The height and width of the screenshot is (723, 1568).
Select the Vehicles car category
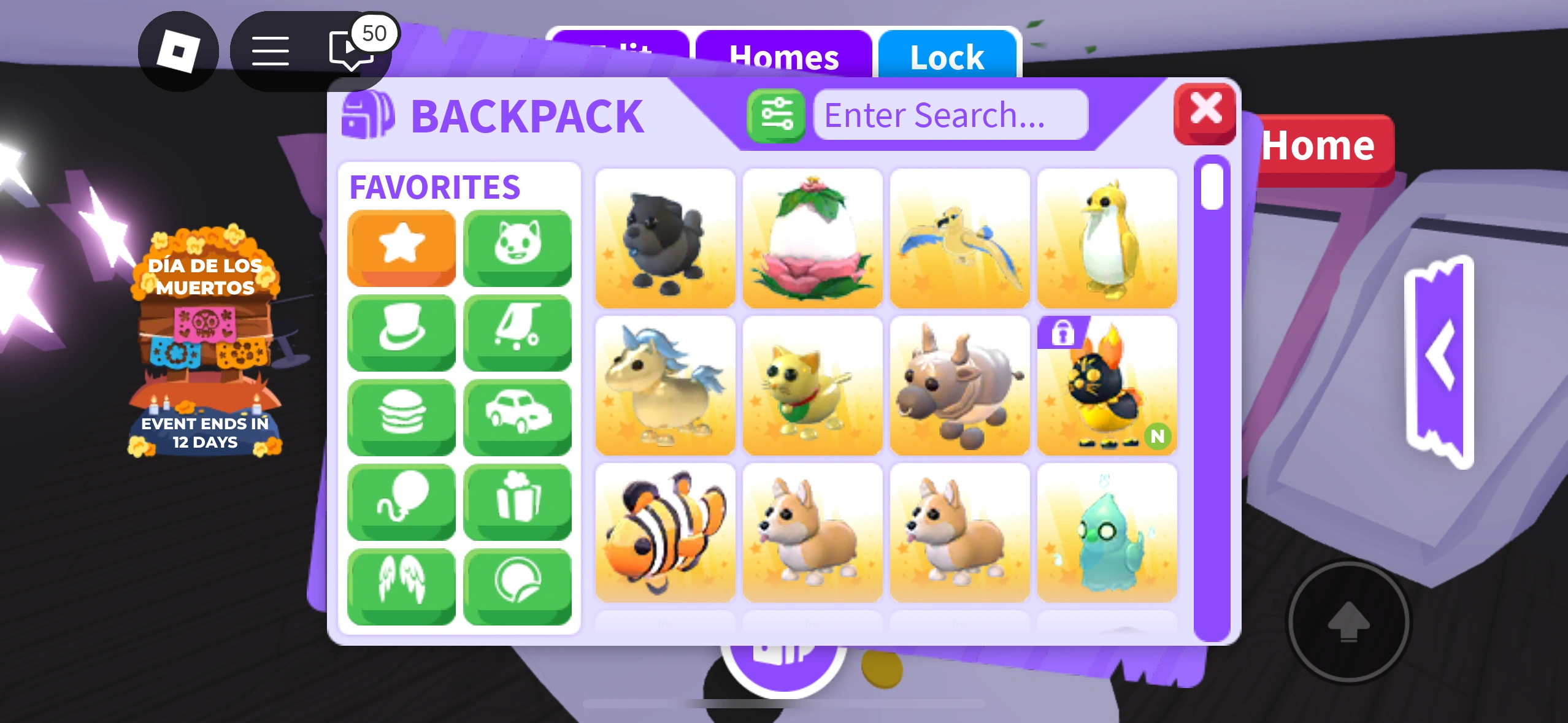517,416
